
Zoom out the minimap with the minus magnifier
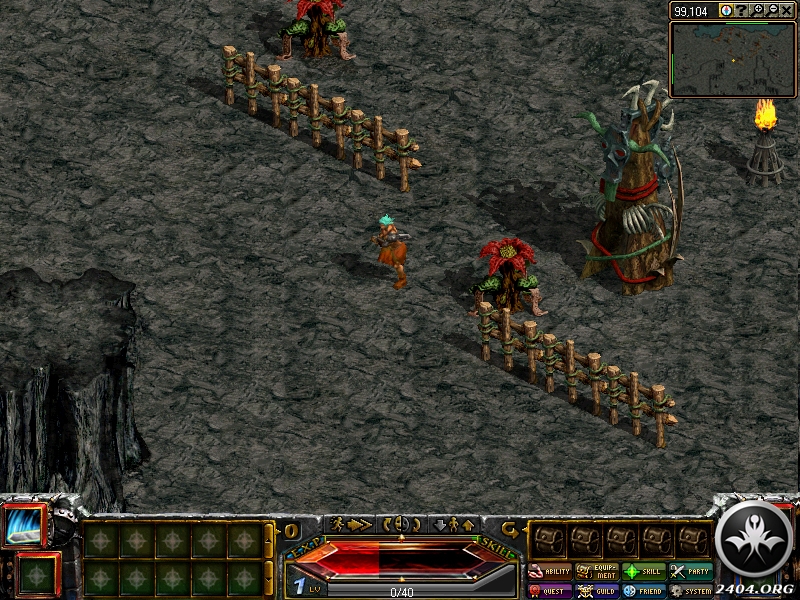[x=772, y=10]
